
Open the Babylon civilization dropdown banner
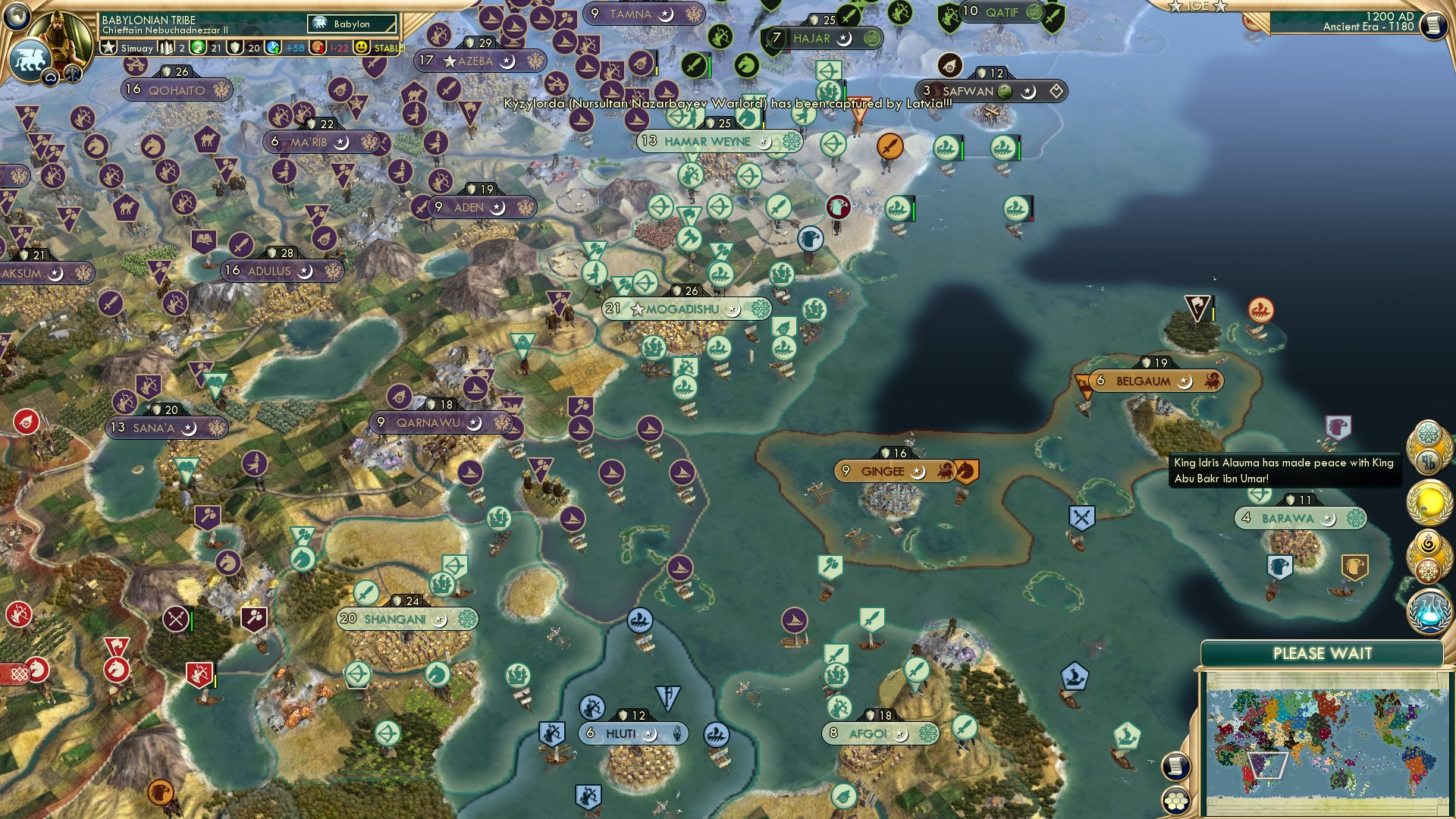(x=350, y=24)
